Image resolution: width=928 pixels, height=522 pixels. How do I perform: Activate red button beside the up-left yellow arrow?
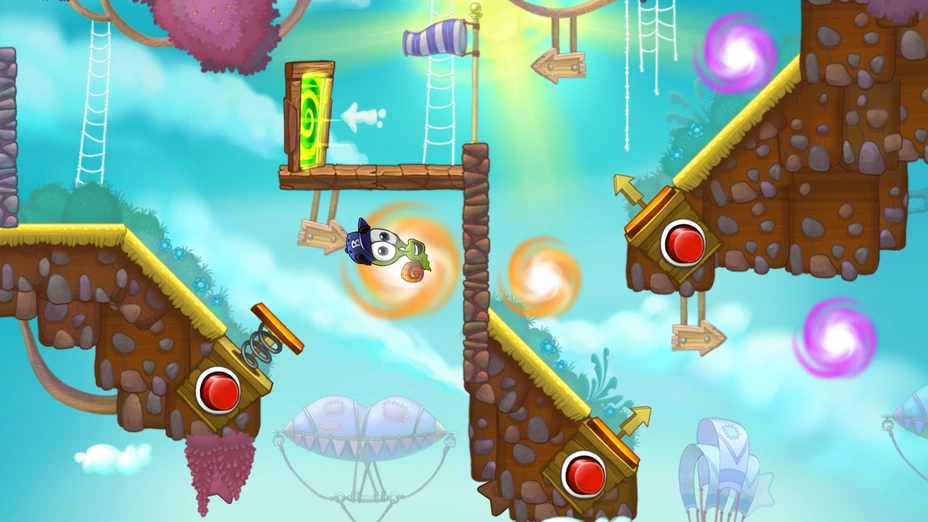pyautogui.click(x=684, y=242)
